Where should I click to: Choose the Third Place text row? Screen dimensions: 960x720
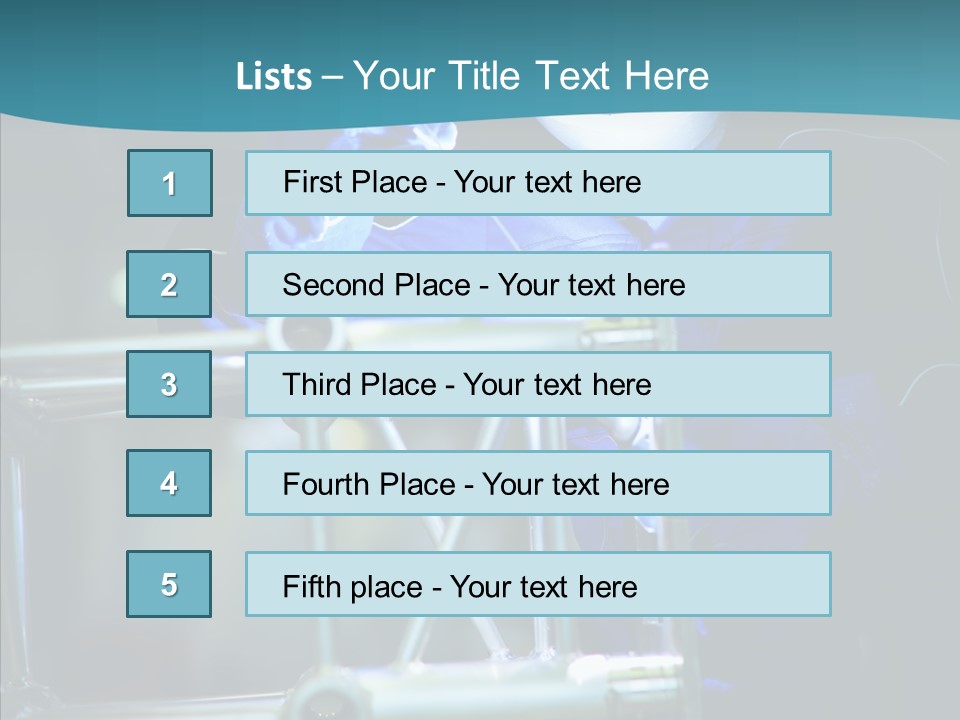click(x=538, y=384)
